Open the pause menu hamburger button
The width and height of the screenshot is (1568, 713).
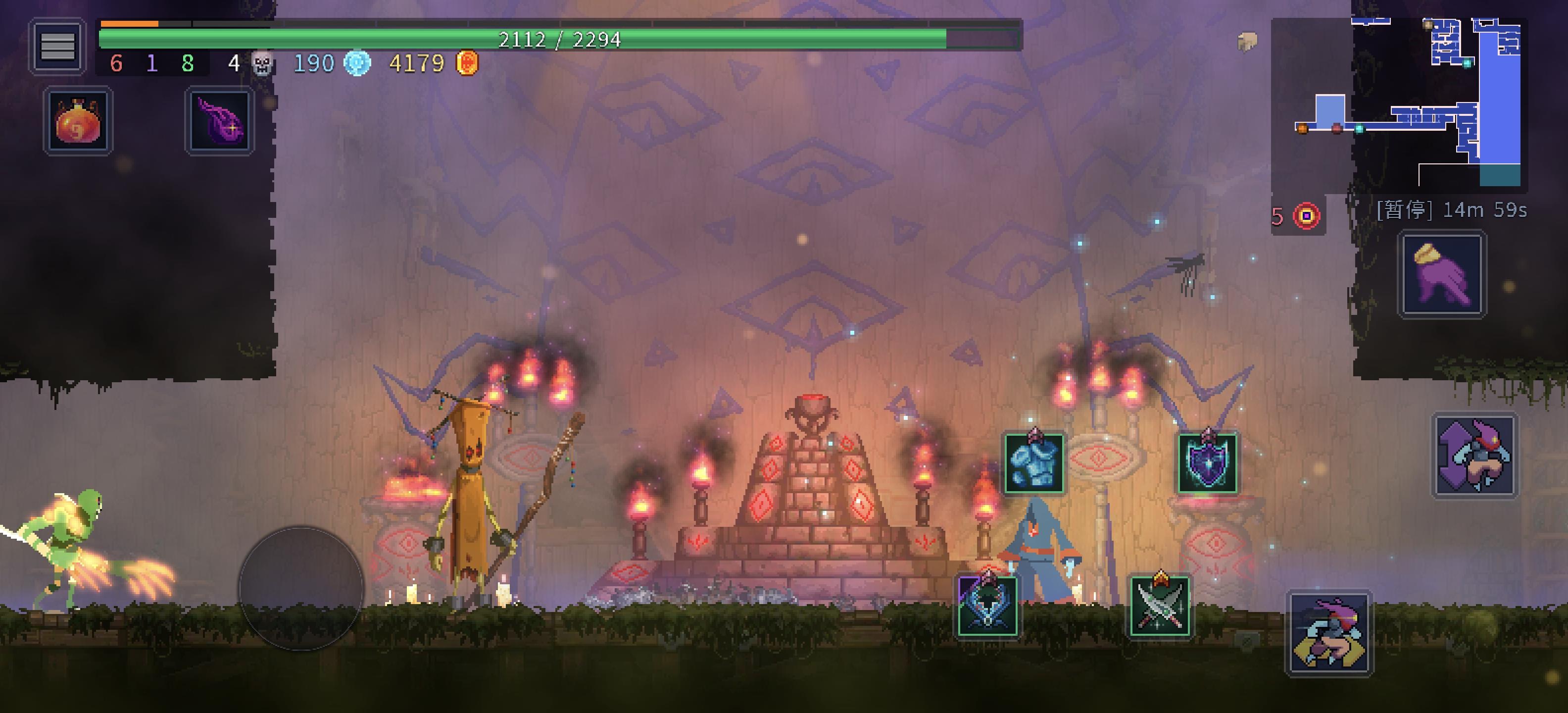click(x=57, y=46)
